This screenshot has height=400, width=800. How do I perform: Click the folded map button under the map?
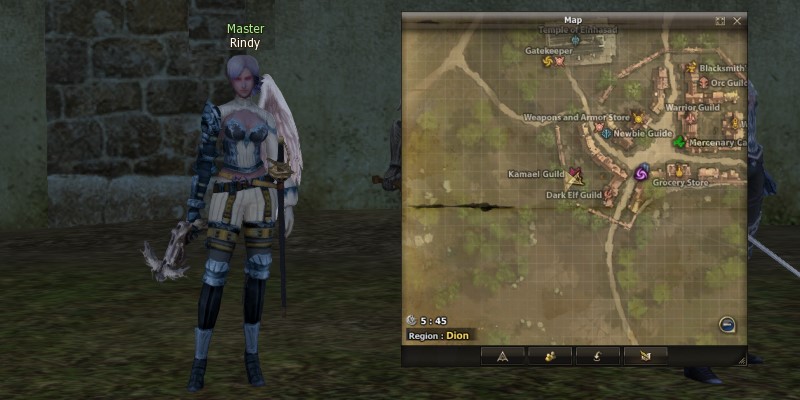[645, 355]
